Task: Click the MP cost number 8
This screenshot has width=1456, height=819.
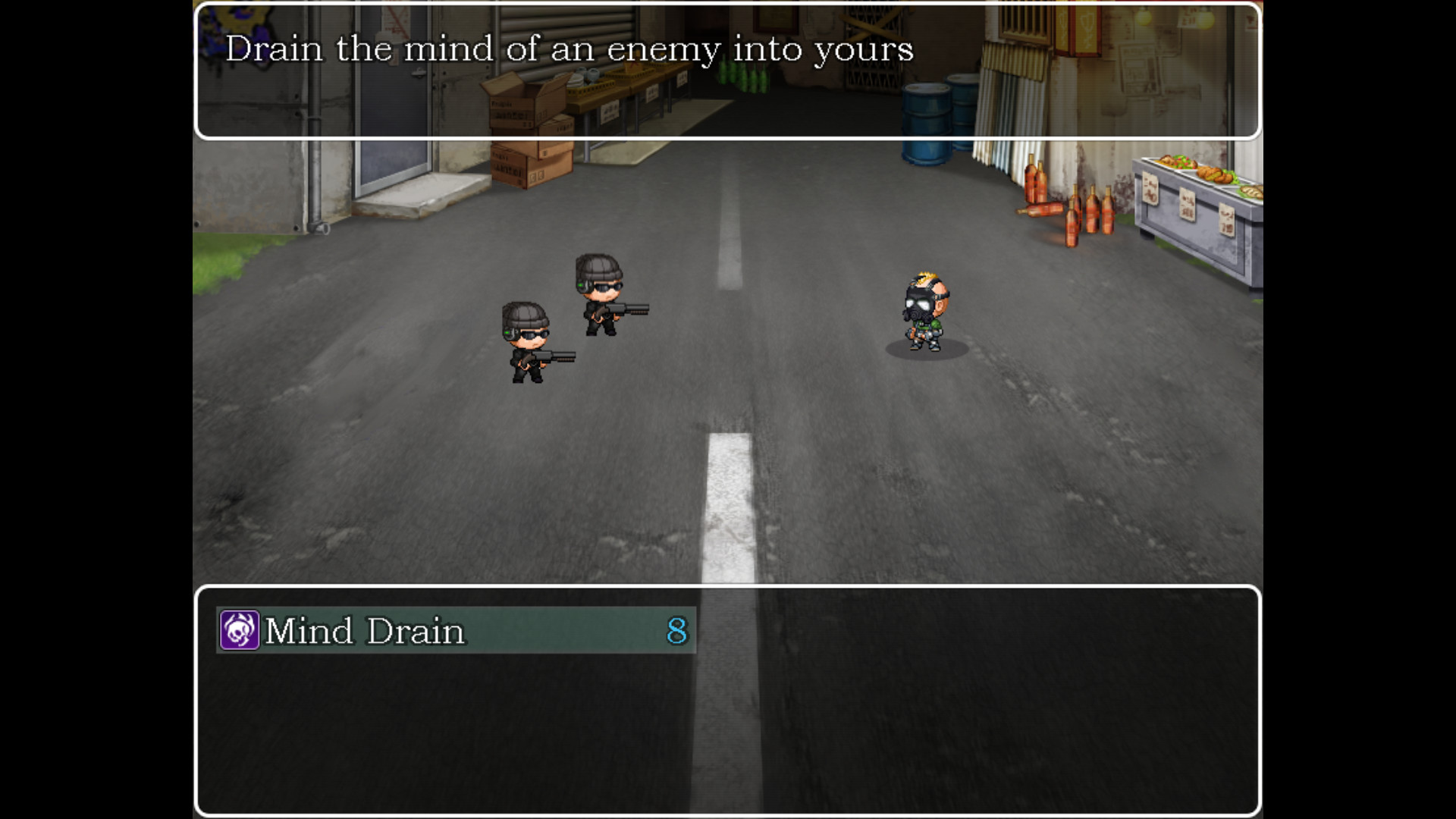Action: tap(678, 631)
